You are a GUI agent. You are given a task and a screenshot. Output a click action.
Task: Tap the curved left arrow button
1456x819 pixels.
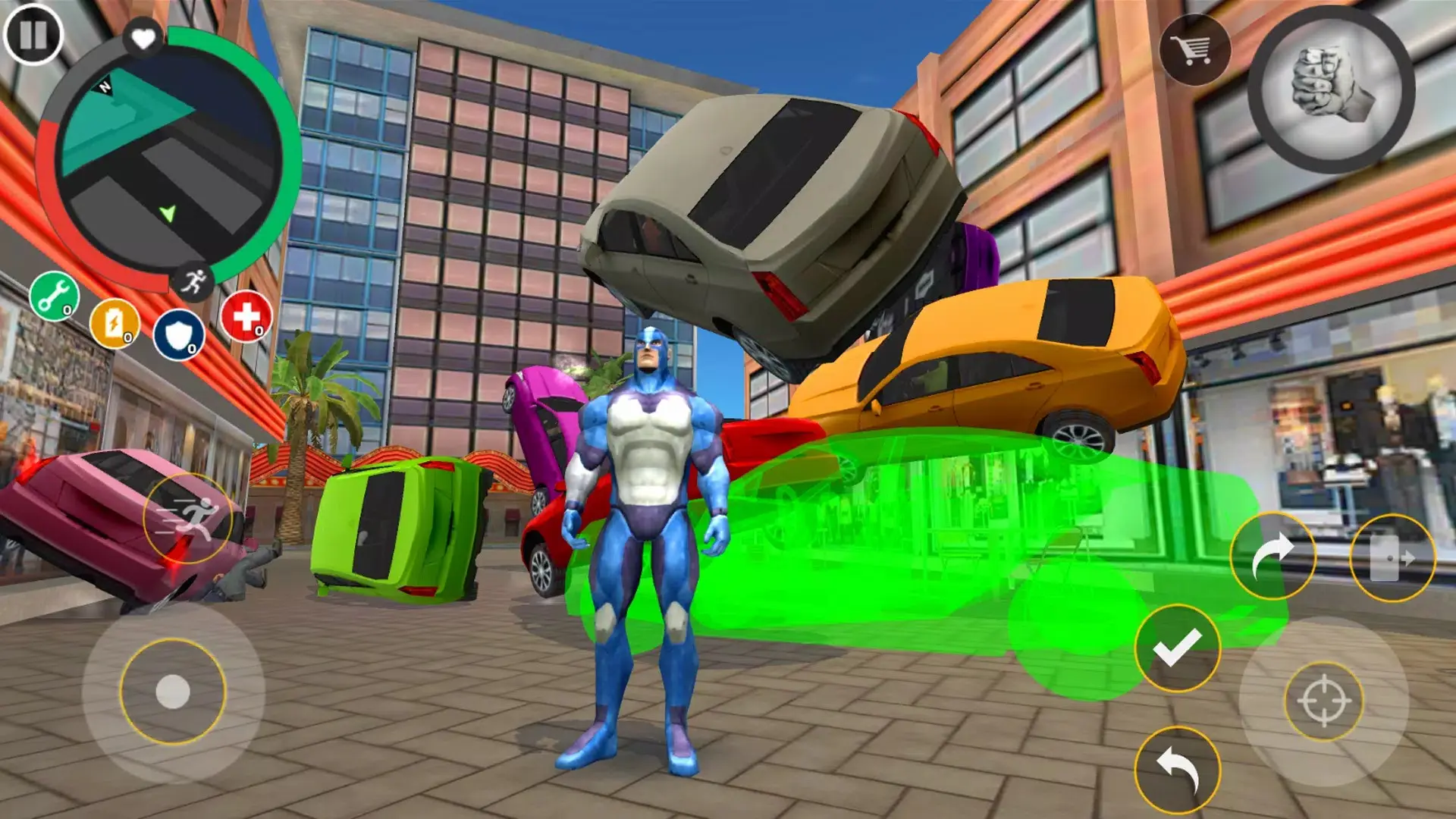[x=1177, y=769]
